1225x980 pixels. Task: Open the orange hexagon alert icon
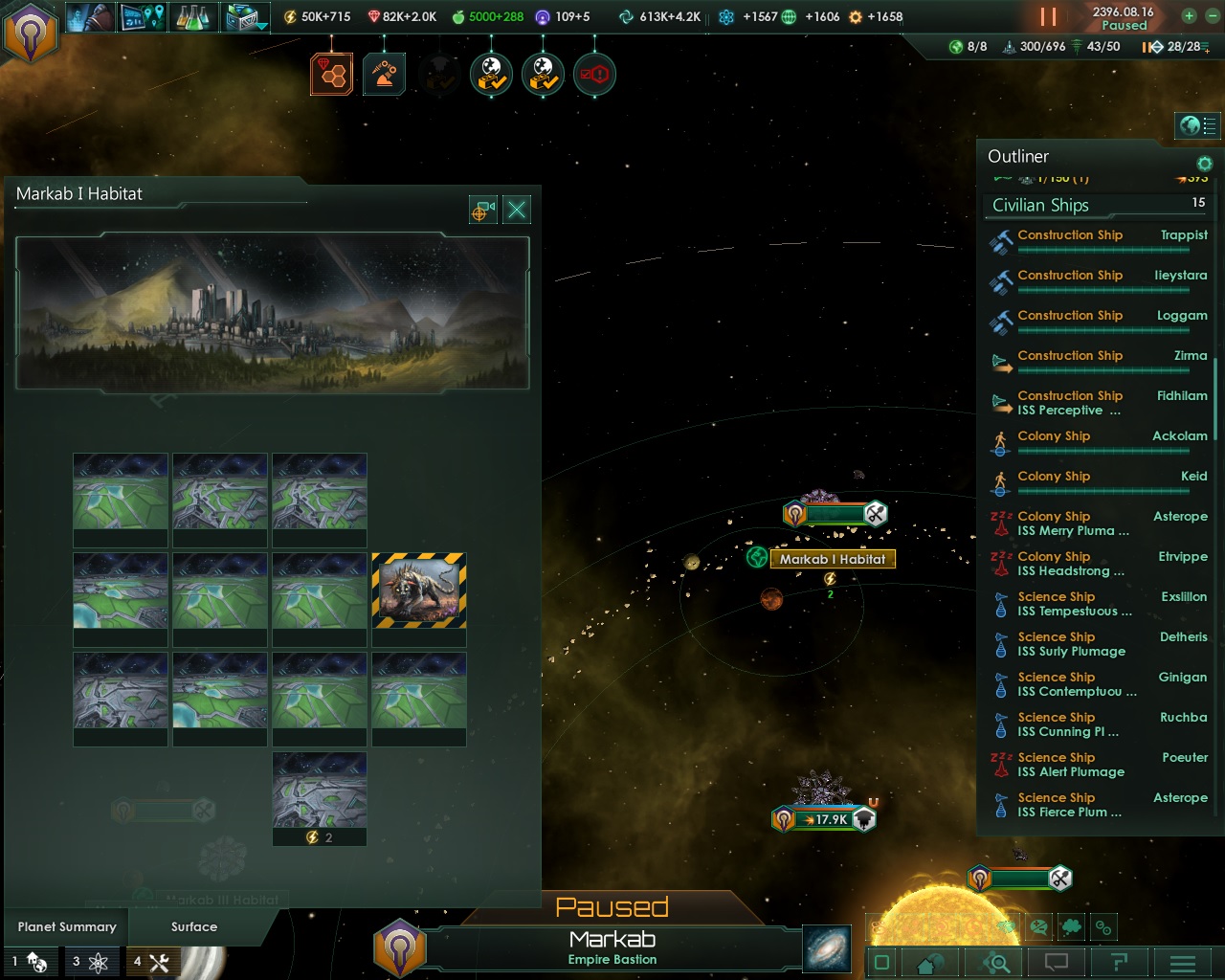pyautogui.click(x=332, y=75)
